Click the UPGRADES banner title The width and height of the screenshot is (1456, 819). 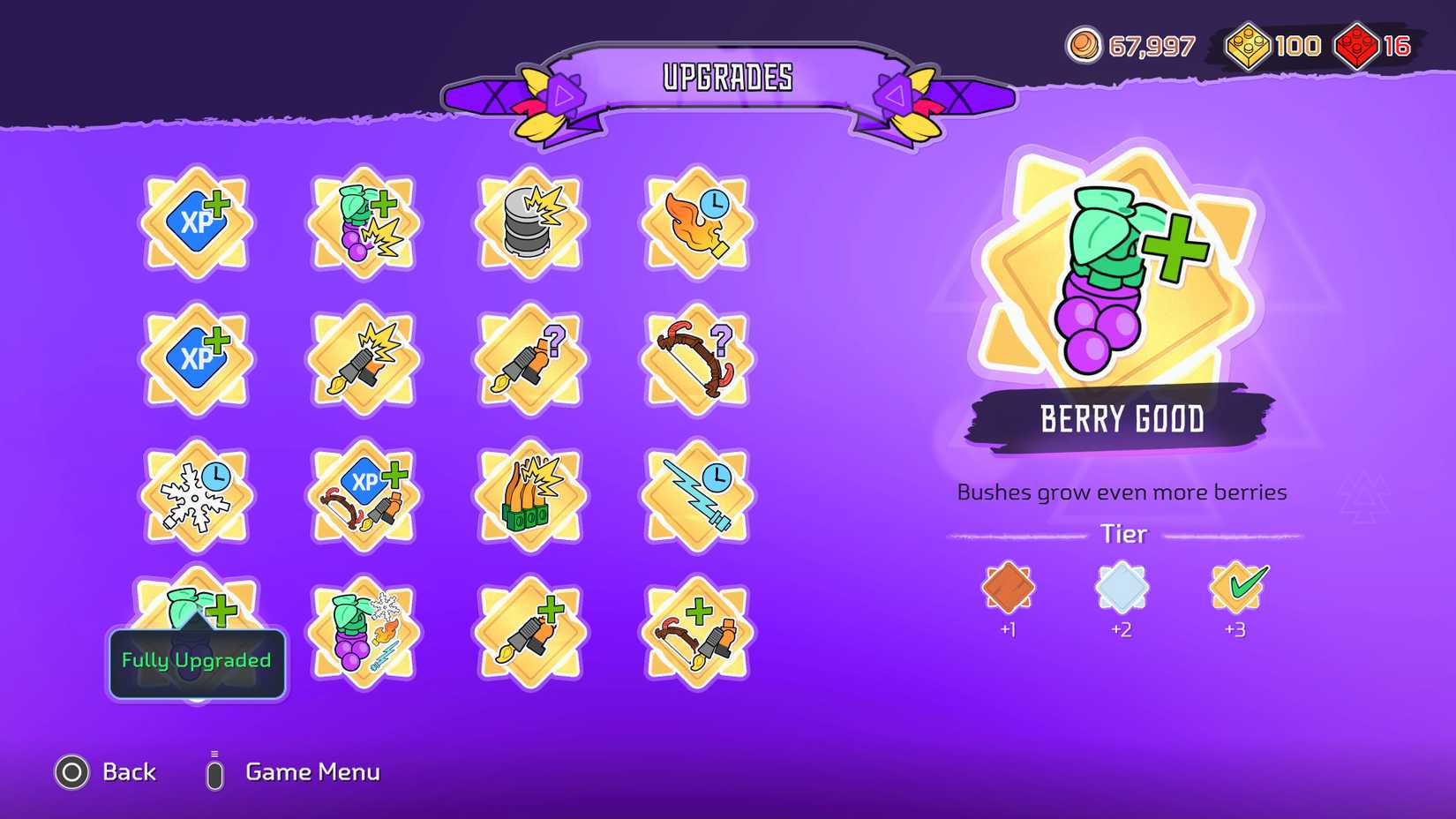coord(726,78)
